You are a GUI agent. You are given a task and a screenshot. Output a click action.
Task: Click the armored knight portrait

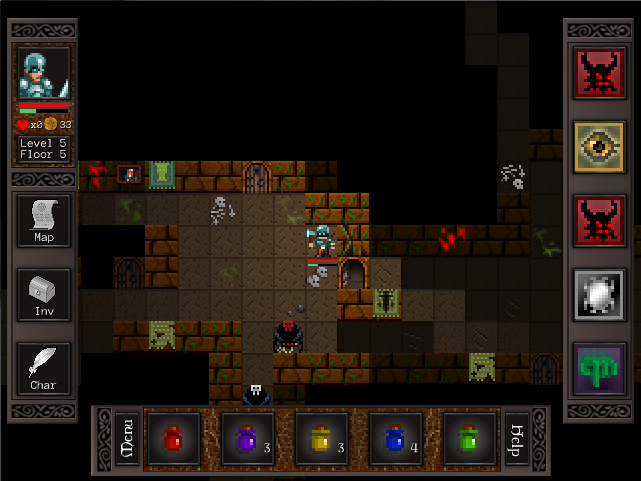[43, 73]
